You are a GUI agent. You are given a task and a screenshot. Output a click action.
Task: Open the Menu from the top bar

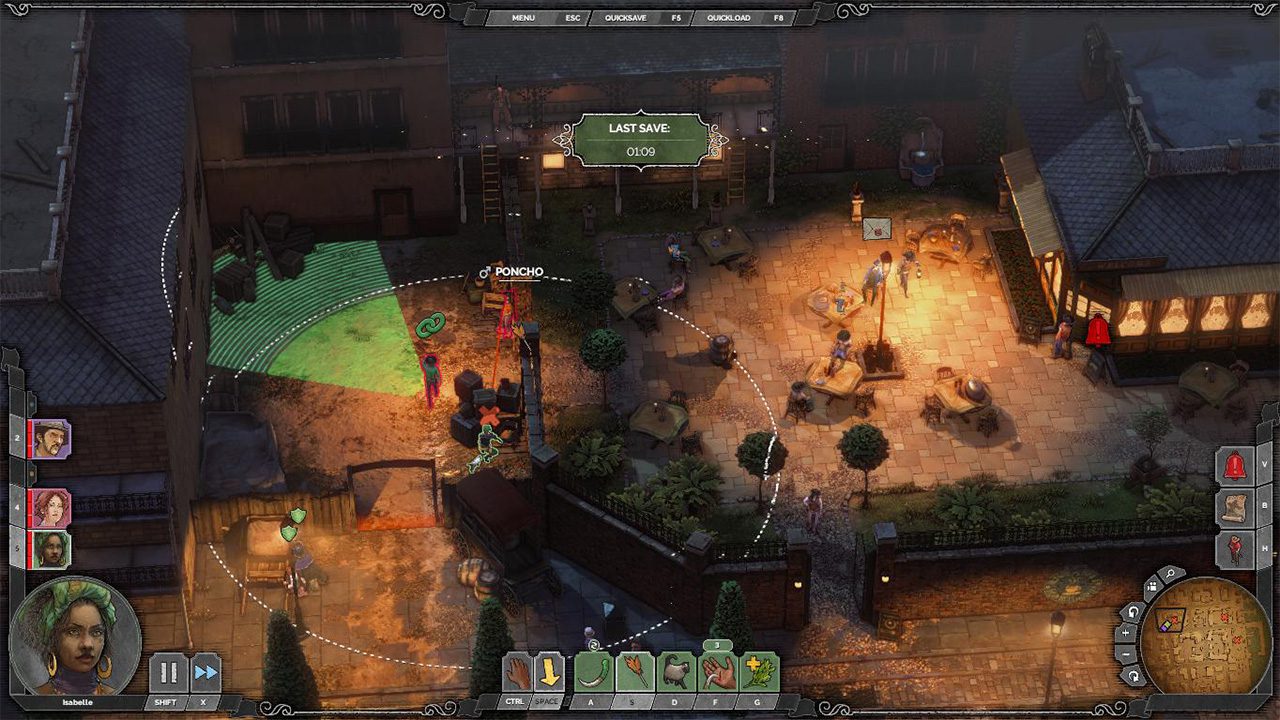tap(523, 18)
